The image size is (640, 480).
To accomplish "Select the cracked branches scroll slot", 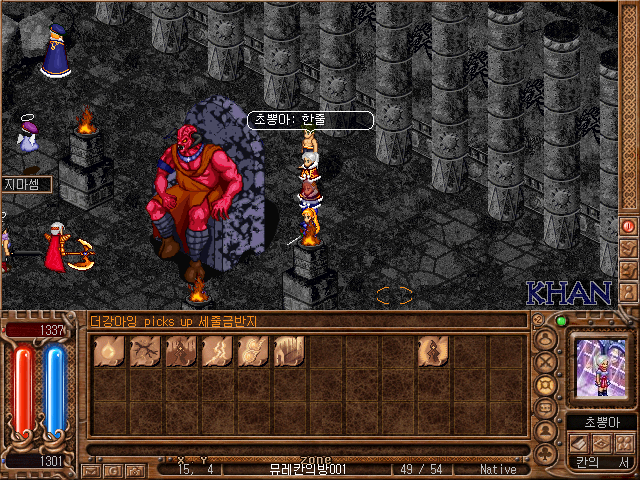I will click(144, 351).
